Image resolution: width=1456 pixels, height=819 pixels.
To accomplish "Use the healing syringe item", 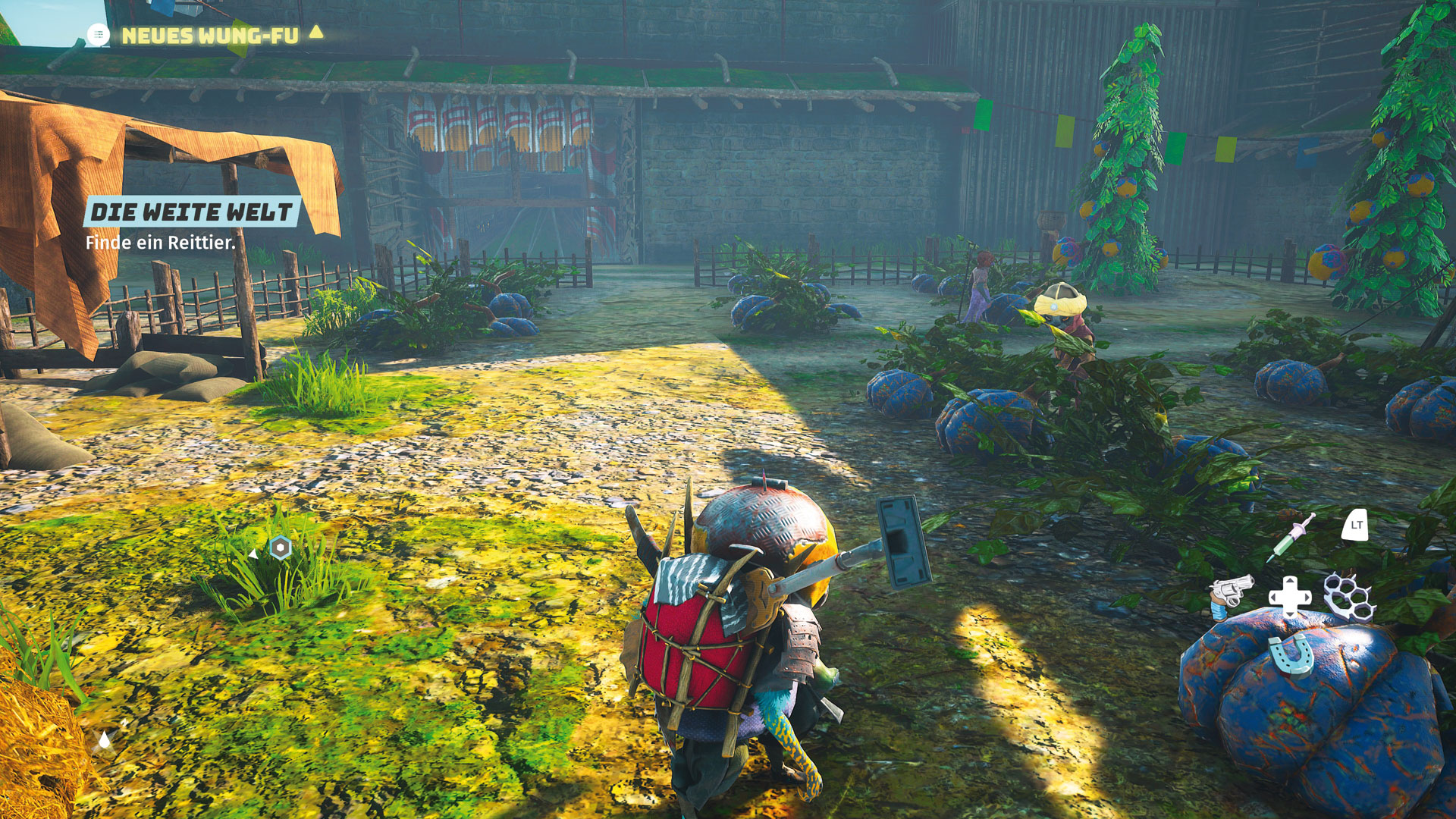I will 1292,537.
